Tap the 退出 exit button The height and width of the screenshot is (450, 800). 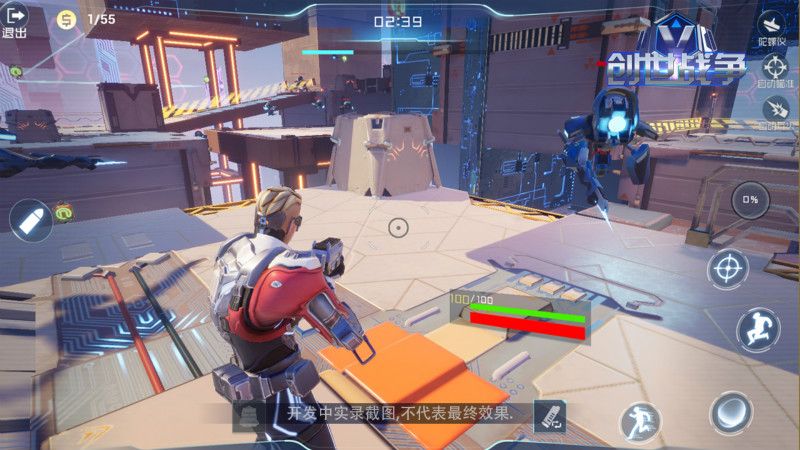click(x=15, y=19)
